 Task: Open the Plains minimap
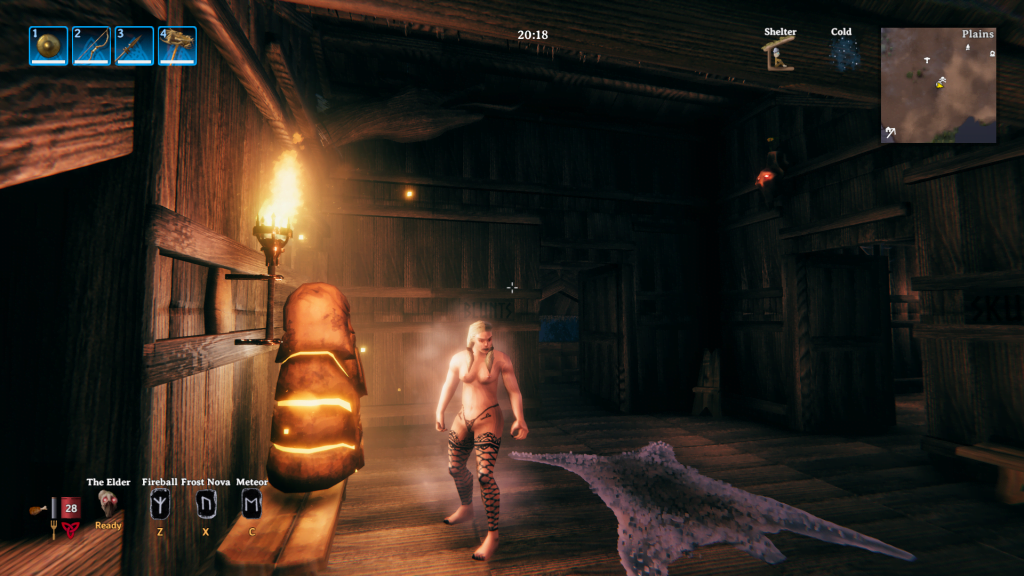pos(938,85)
